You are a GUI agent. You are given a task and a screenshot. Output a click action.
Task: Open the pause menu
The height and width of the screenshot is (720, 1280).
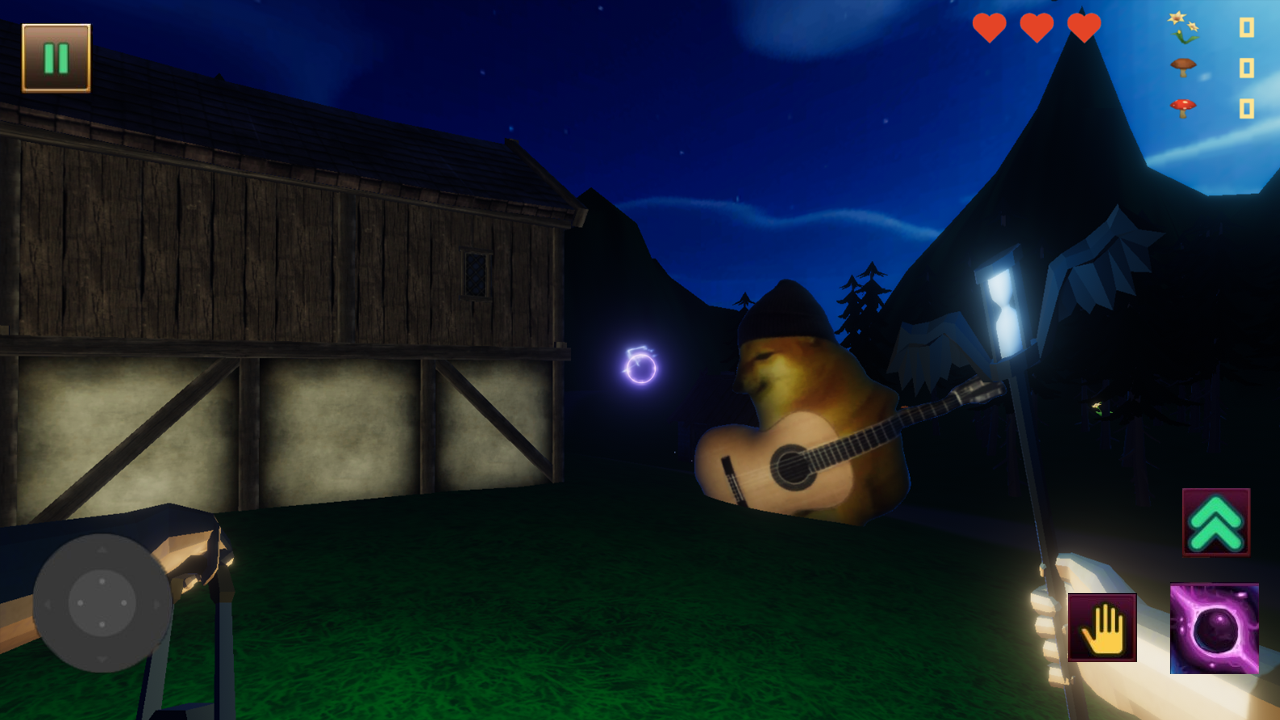pos(55,57)
